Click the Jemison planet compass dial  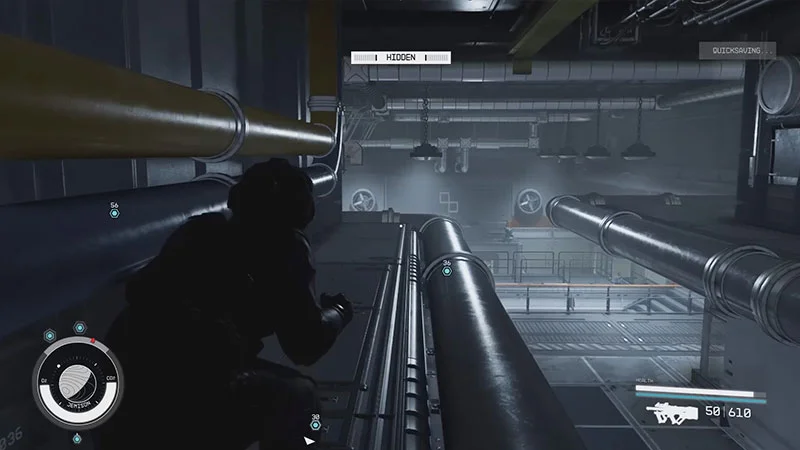[77, 386]
